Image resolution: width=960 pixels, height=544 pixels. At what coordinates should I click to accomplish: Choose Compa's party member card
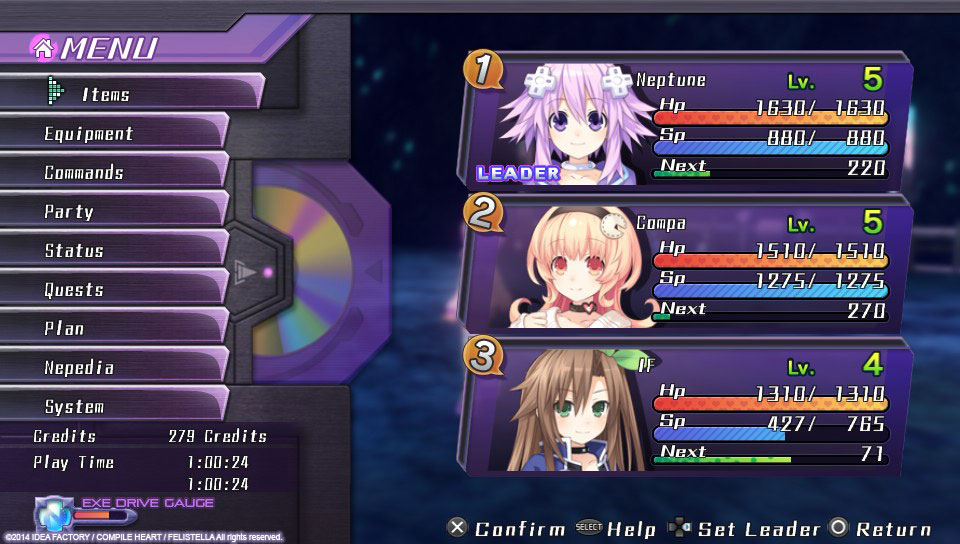tap(690, 265)
